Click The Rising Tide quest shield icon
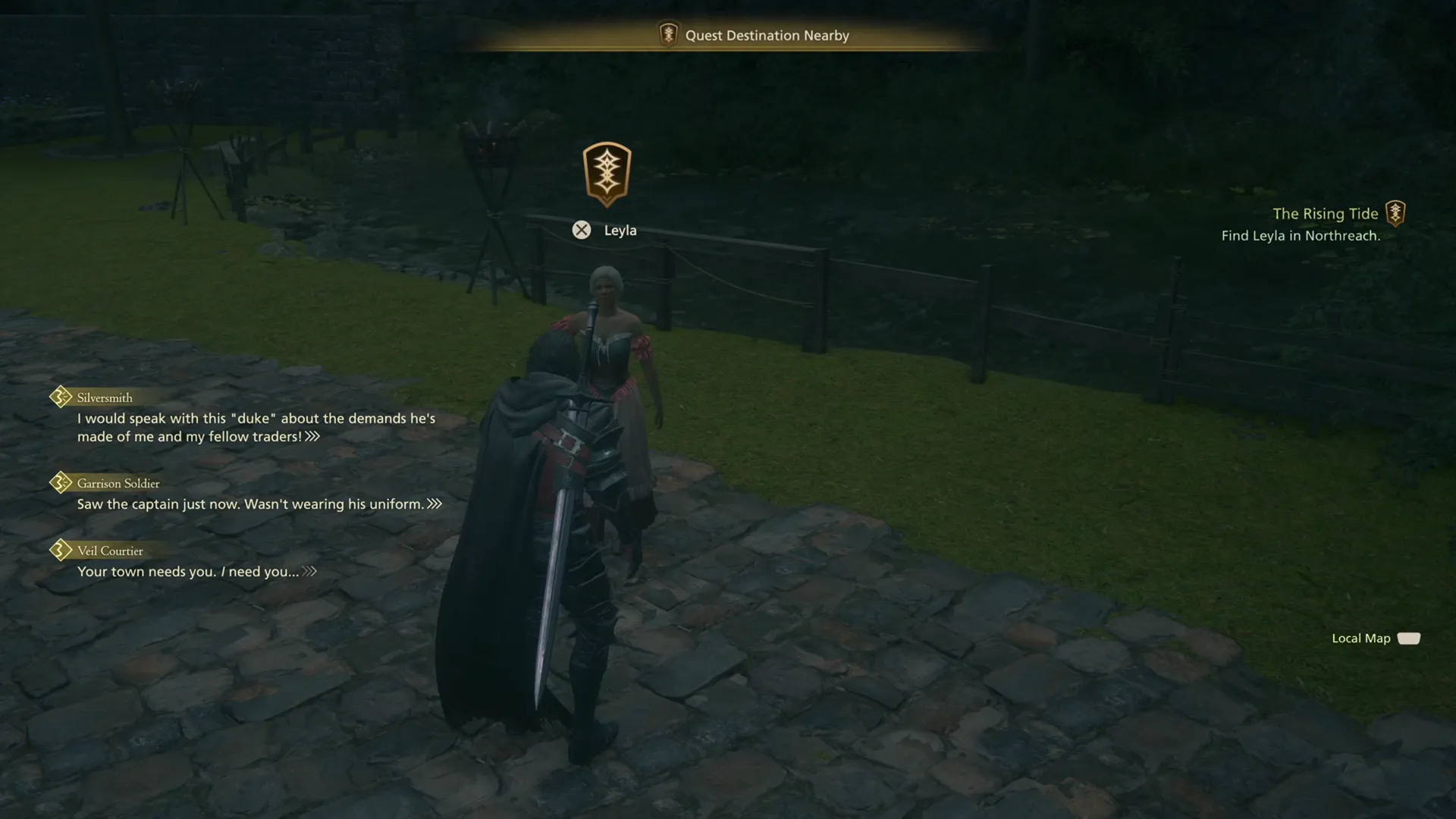Viewport: 1456px width, 819px height. (x=1398, y=213)
